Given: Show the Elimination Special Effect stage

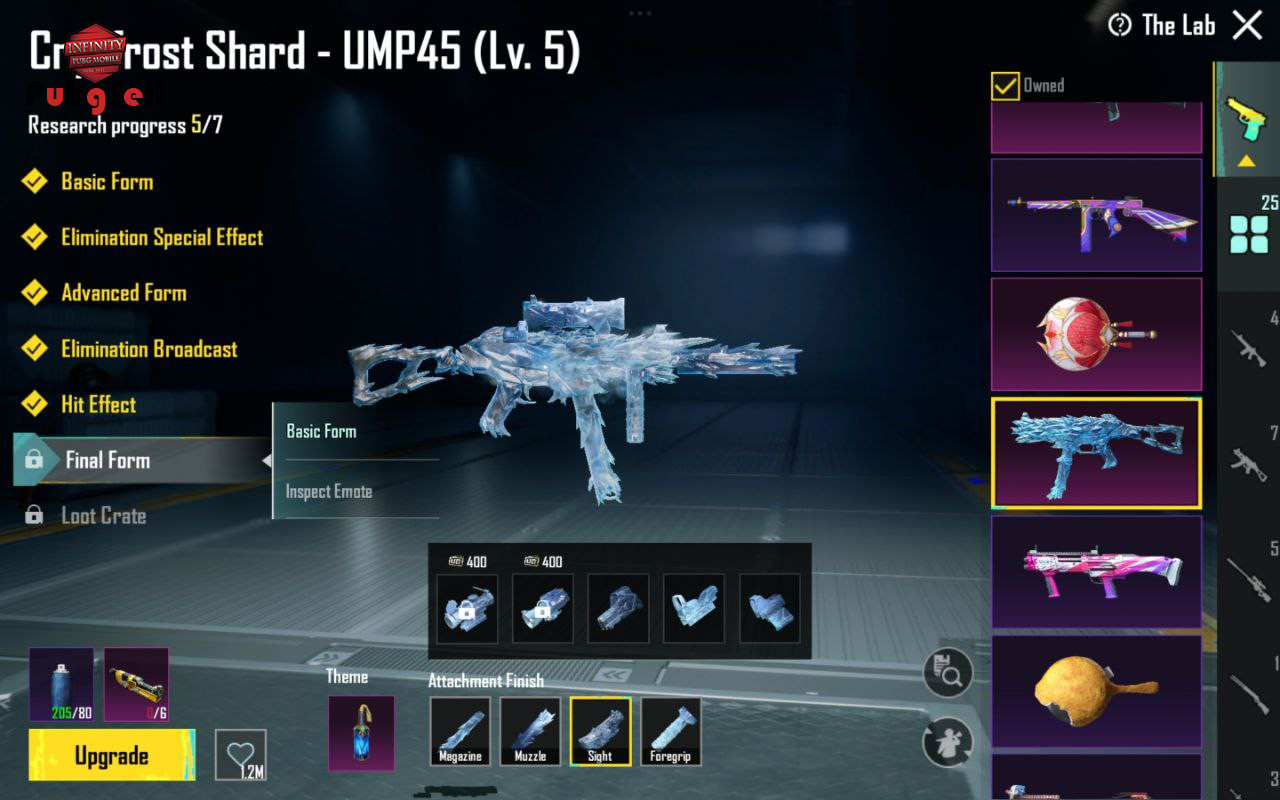Looking at the screenshot, I should click(x=162, y=237).
